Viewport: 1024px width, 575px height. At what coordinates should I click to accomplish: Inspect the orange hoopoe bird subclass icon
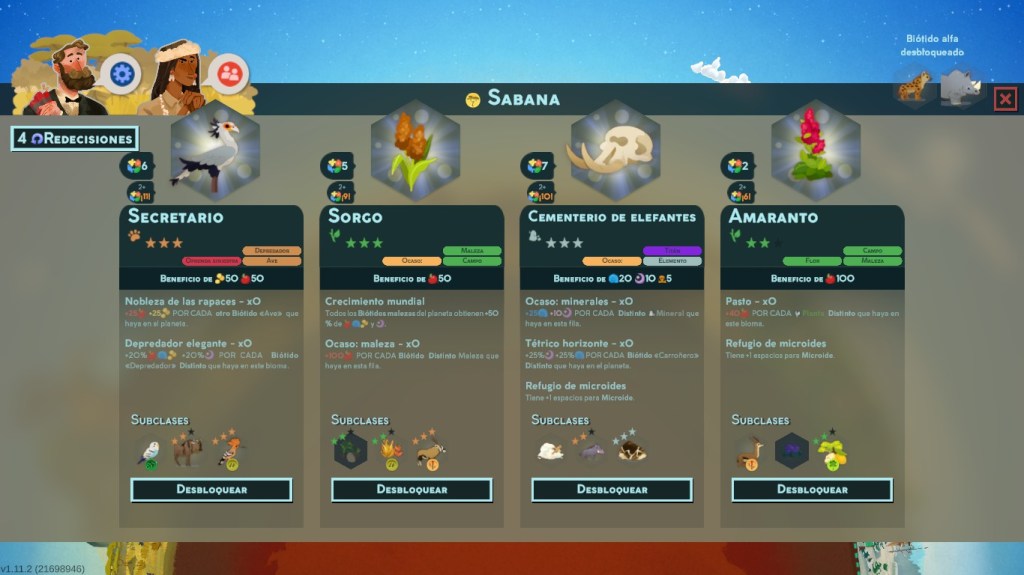(231, 451)
